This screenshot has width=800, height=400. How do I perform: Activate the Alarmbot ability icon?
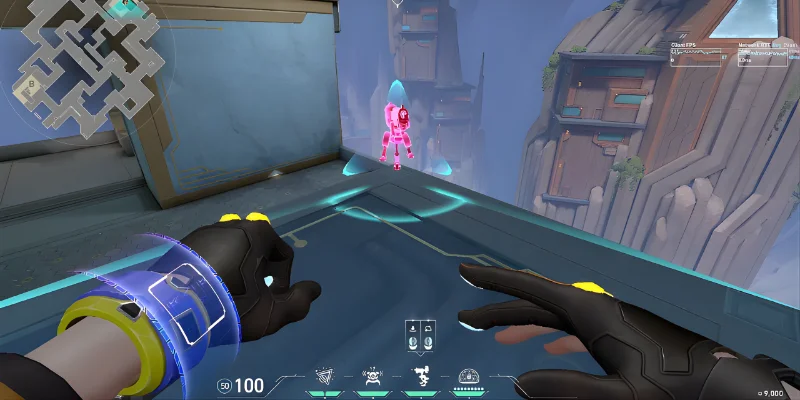[372, 377]
